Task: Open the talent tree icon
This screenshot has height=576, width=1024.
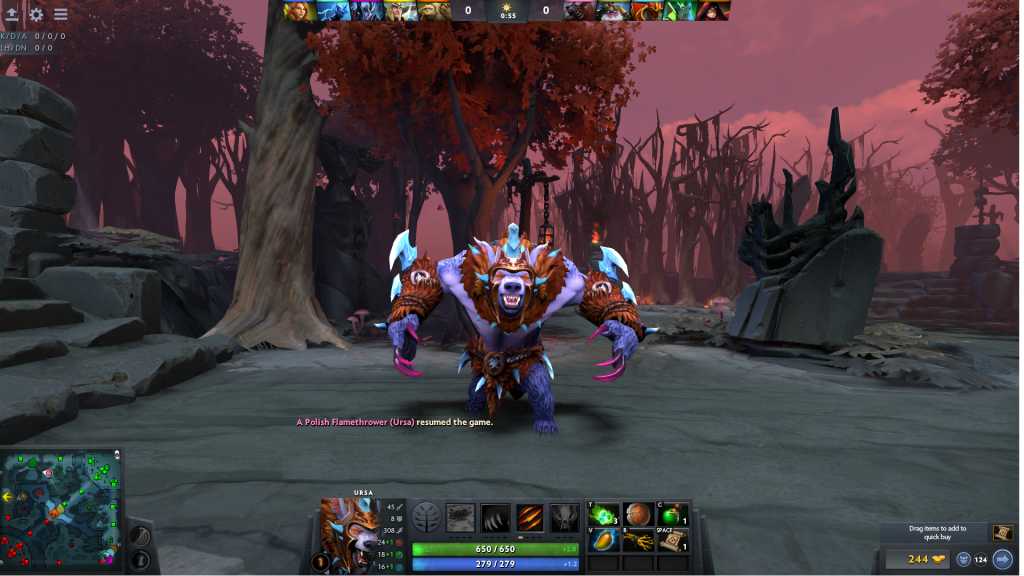Action: click(x=427, y=517)
